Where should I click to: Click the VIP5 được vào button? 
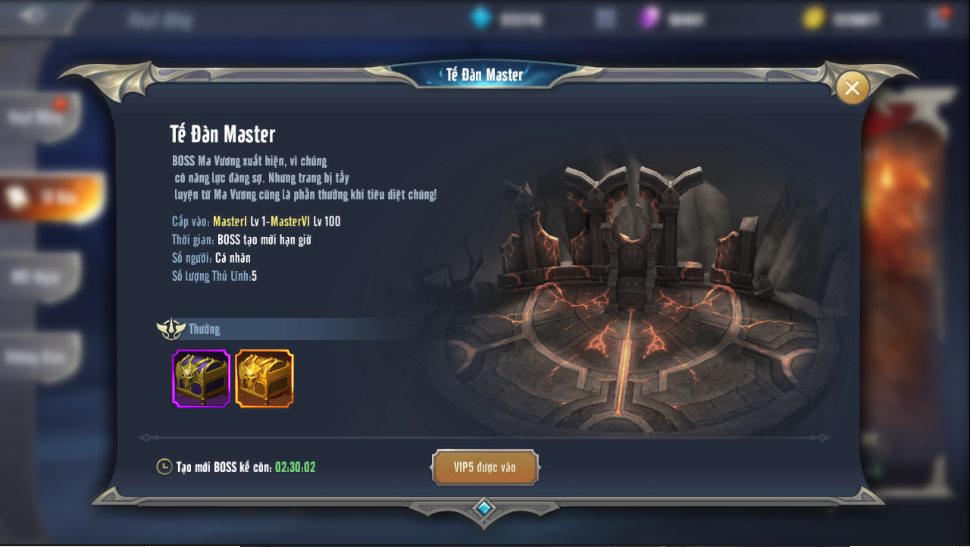point(485,467)
